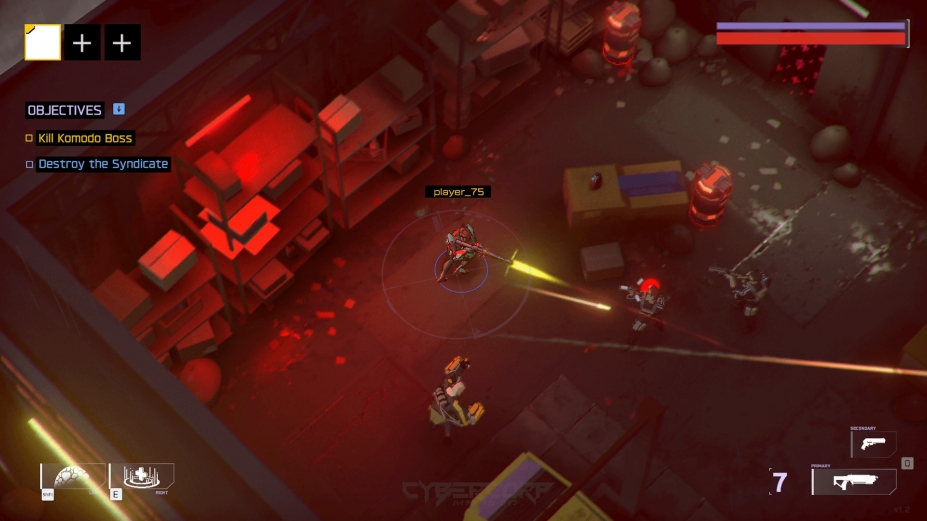The image size is (927, 521).
Task: Switch to the secondary pistol weapon
Action: click(x=873, y=444)
